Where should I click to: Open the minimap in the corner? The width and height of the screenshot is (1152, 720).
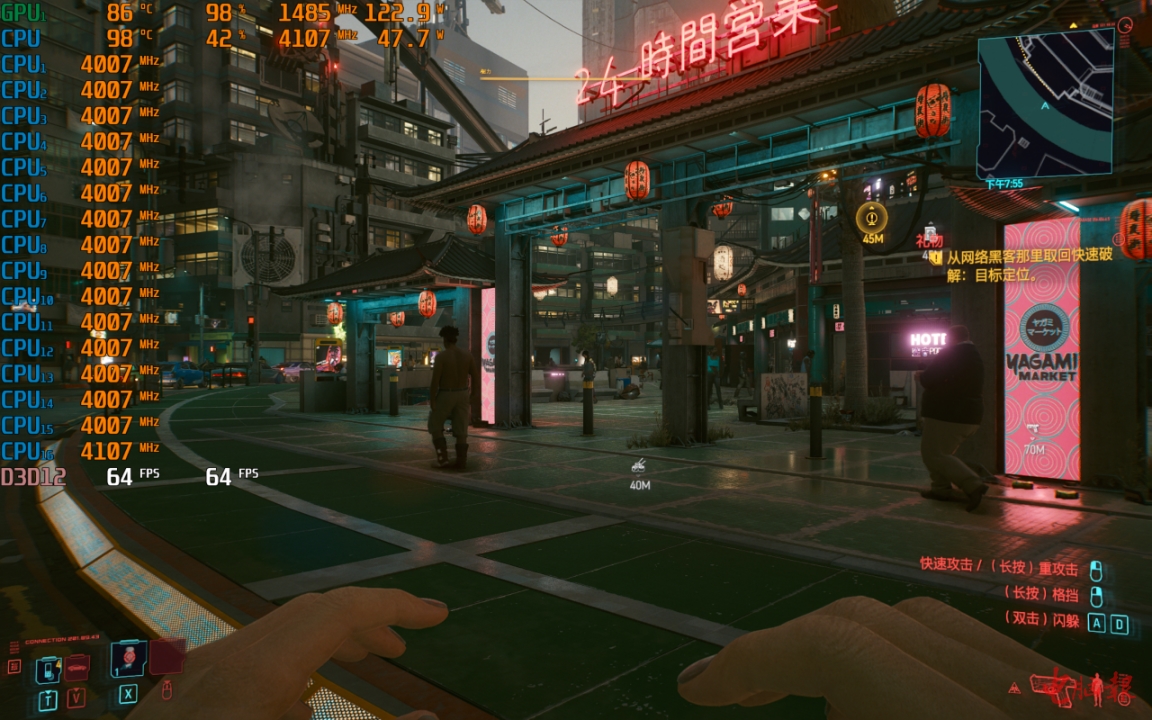click(x=1045, y=103)
